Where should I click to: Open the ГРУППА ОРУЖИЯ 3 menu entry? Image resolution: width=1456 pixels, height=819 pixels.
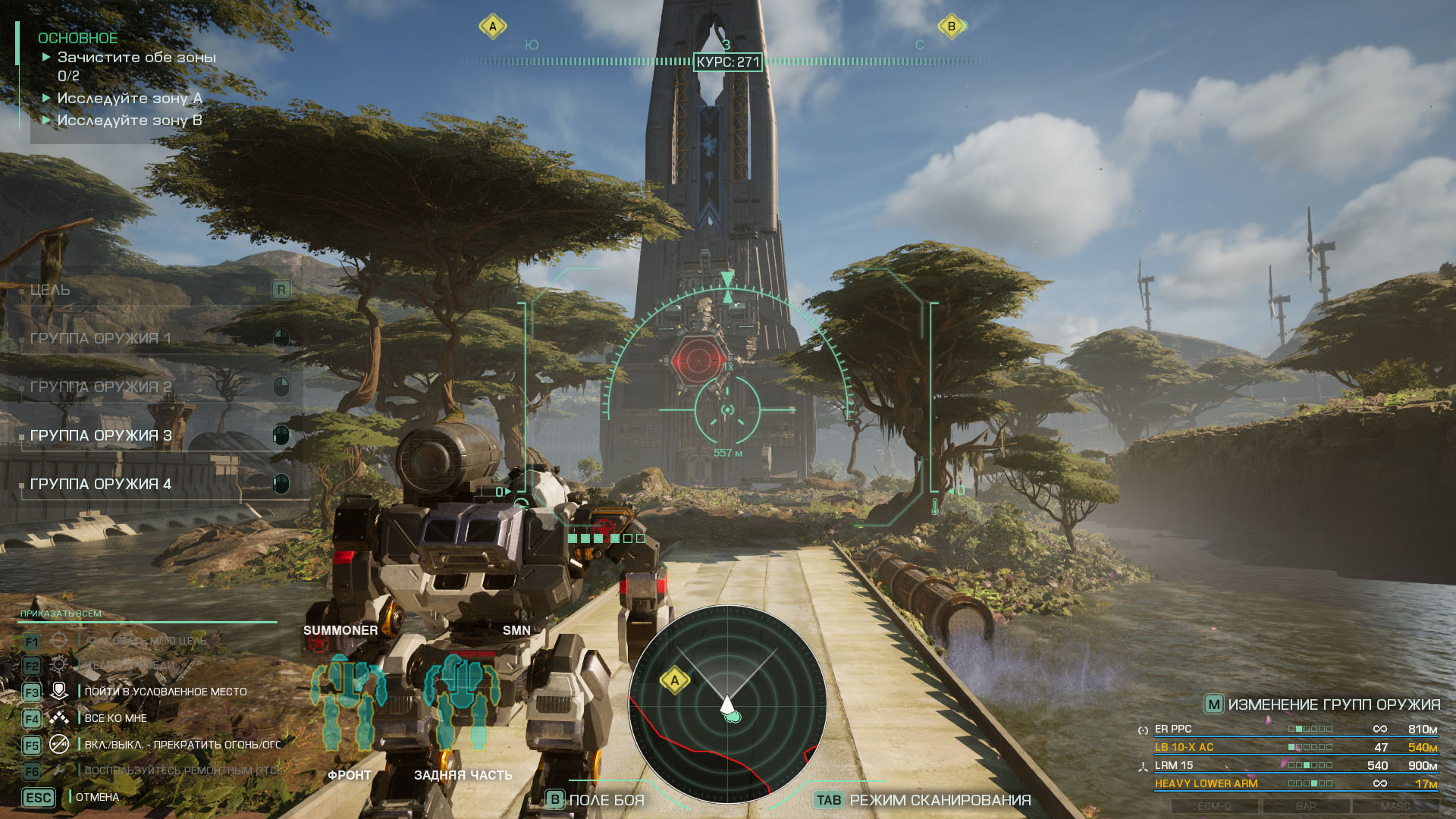(99, 435)
